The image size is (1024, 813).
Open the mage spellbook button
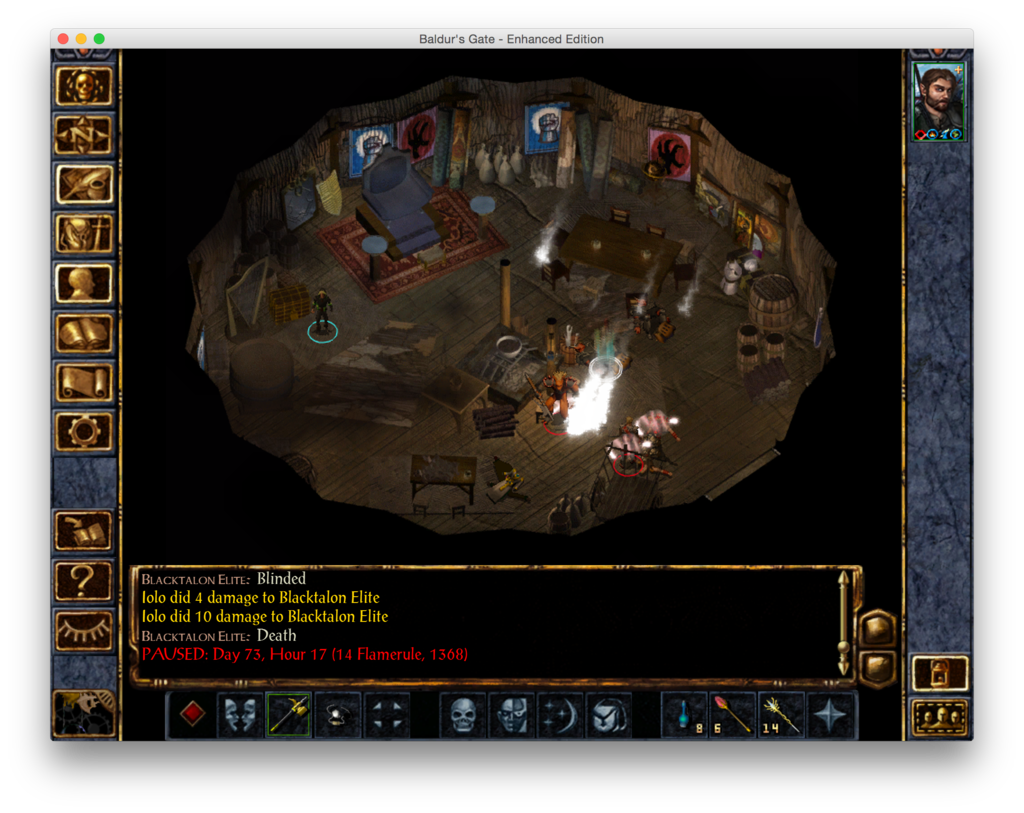coord(84,331)
